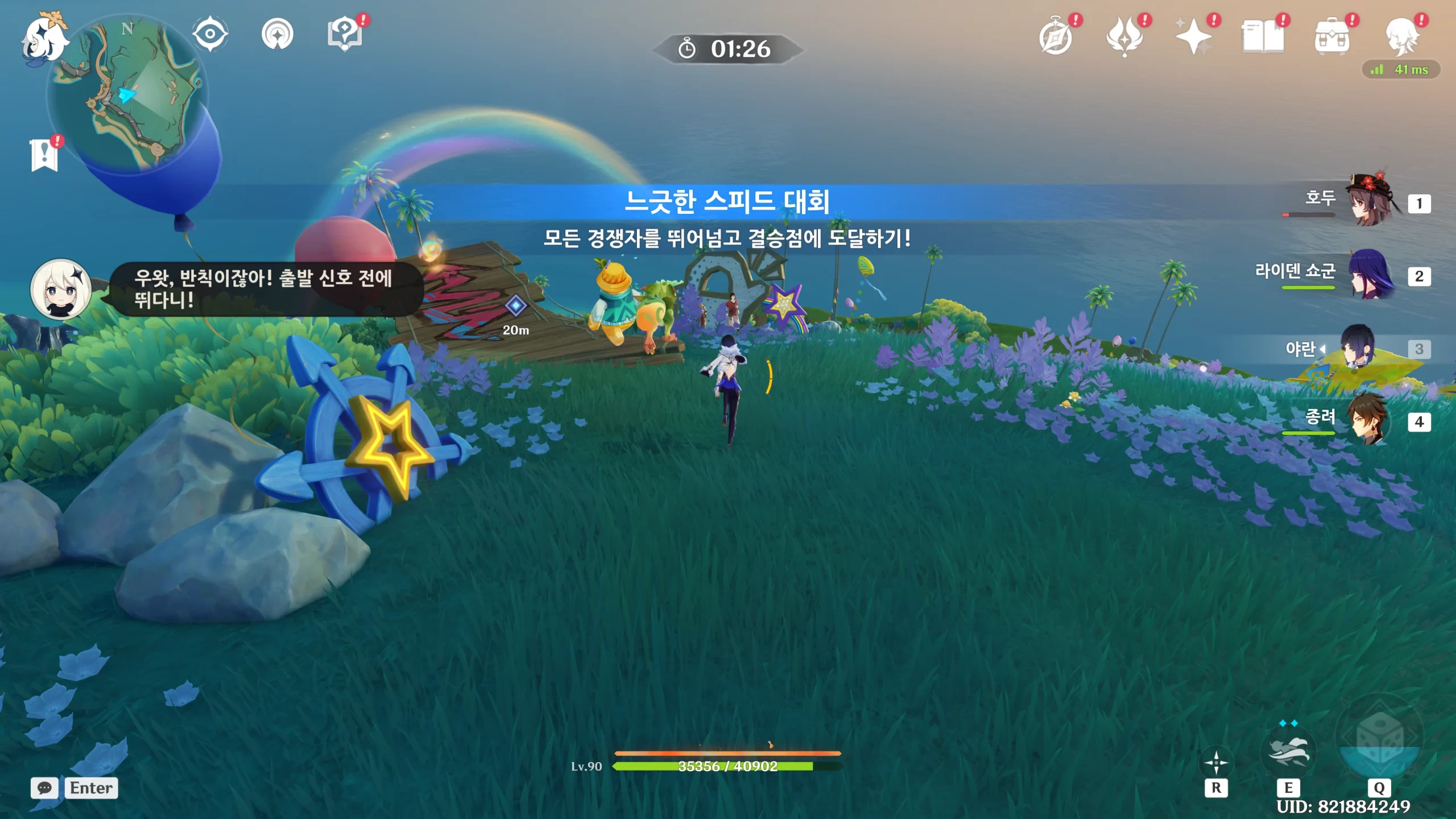The width and height of the screenshot is (1456, 819).
Task: Open the battle pass winged icon
Action: coord(1124,38)
